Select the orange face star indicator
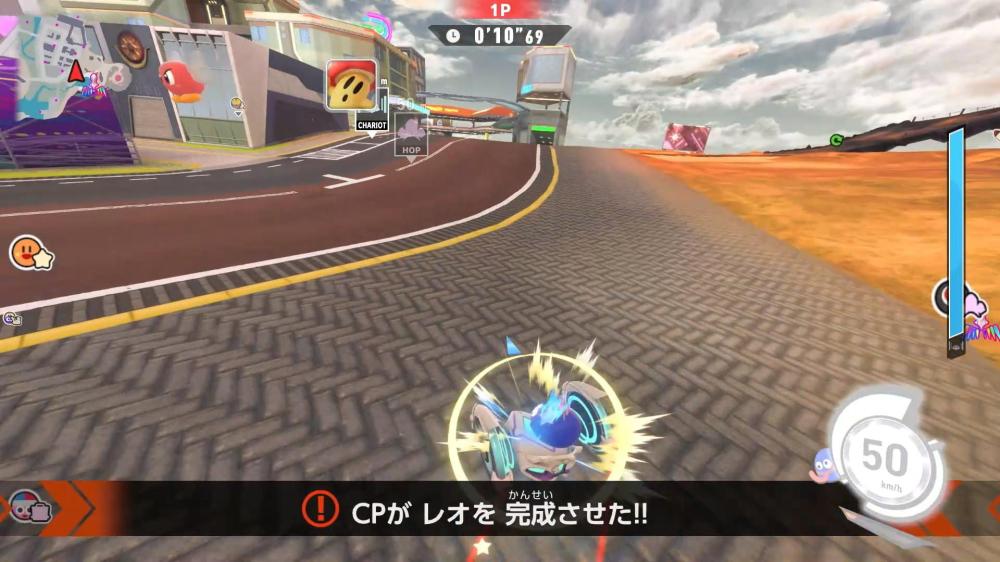1000x562 pixels. (x=30, y=252)
